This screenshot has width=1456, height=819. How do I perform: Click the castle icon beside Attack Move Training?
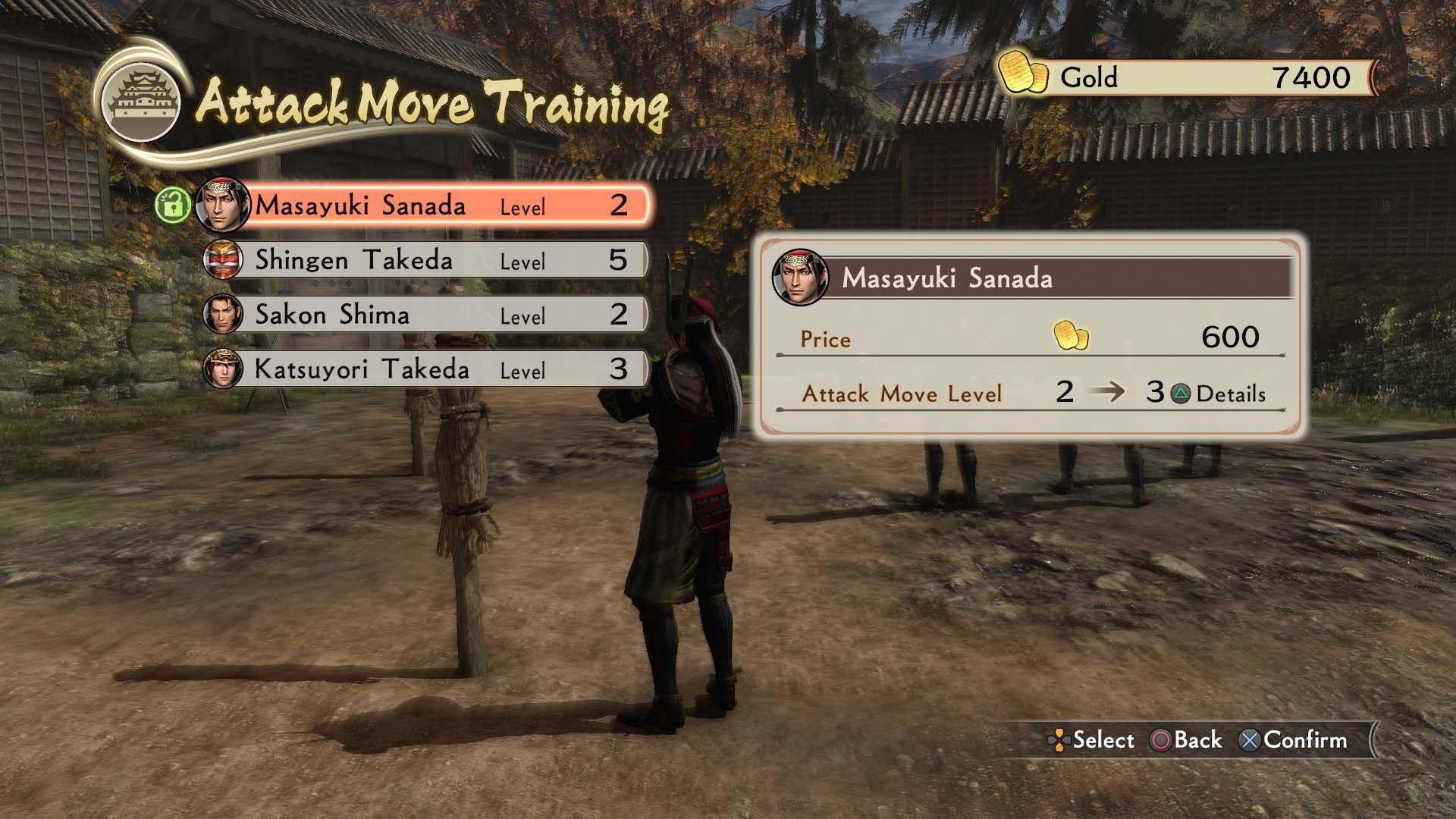pos(139,95)
